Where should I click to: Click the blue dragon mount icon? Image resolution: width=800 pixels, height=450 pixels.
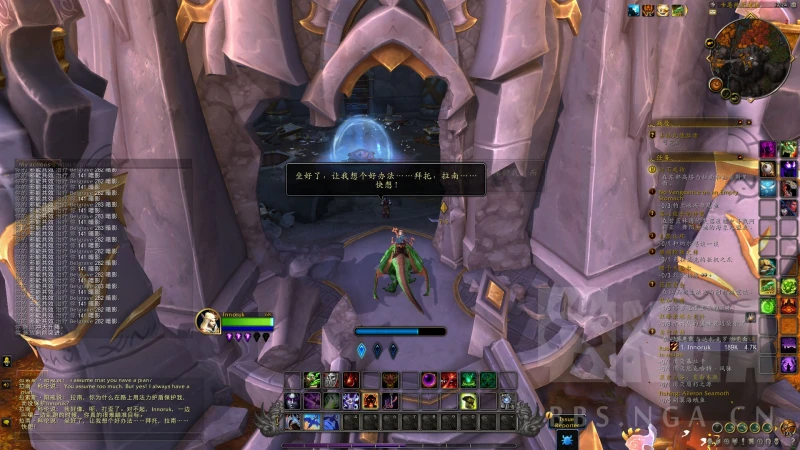point(312,422)
